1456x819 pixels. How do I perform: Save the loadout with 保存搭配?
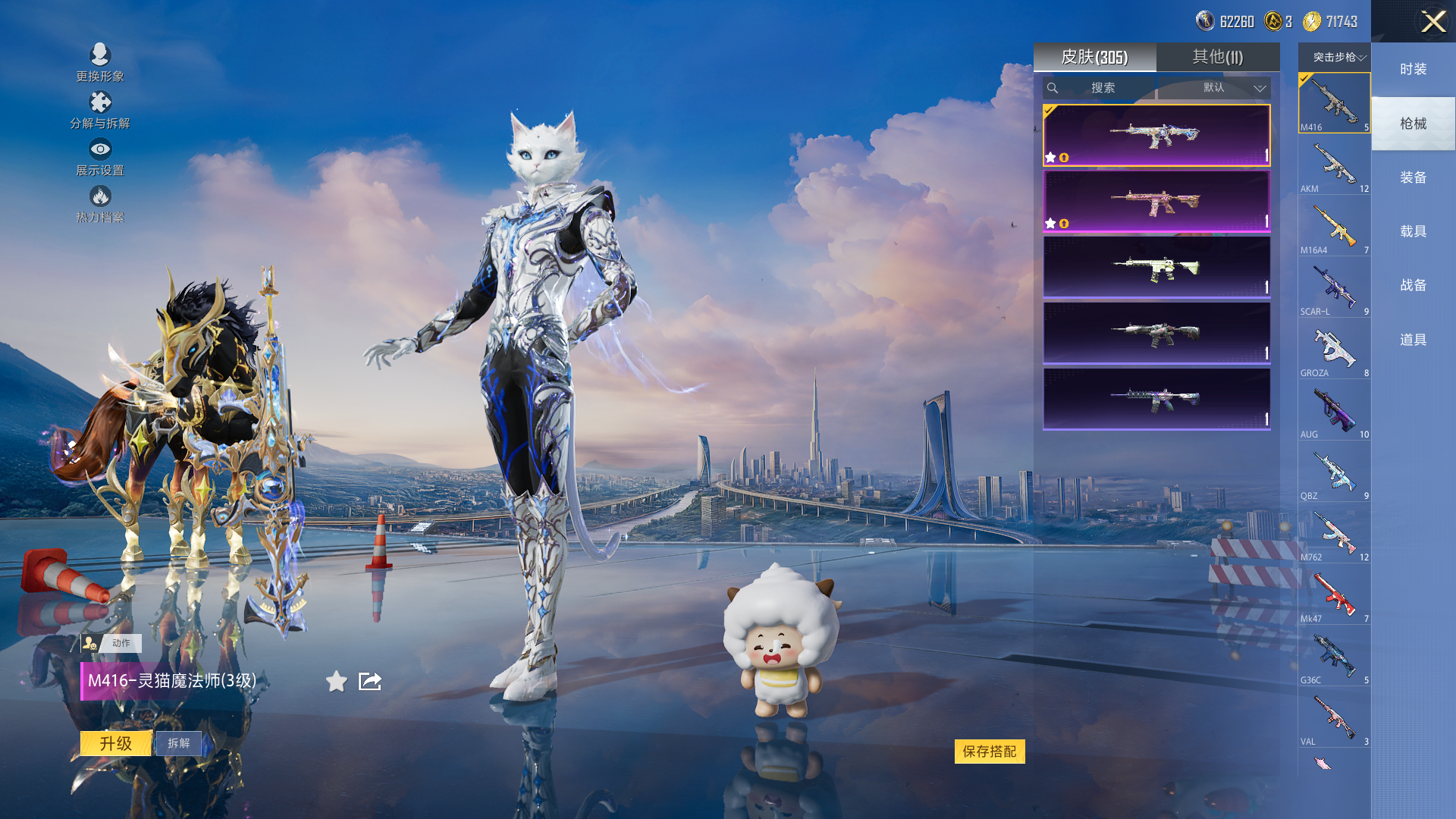point(989,752)
